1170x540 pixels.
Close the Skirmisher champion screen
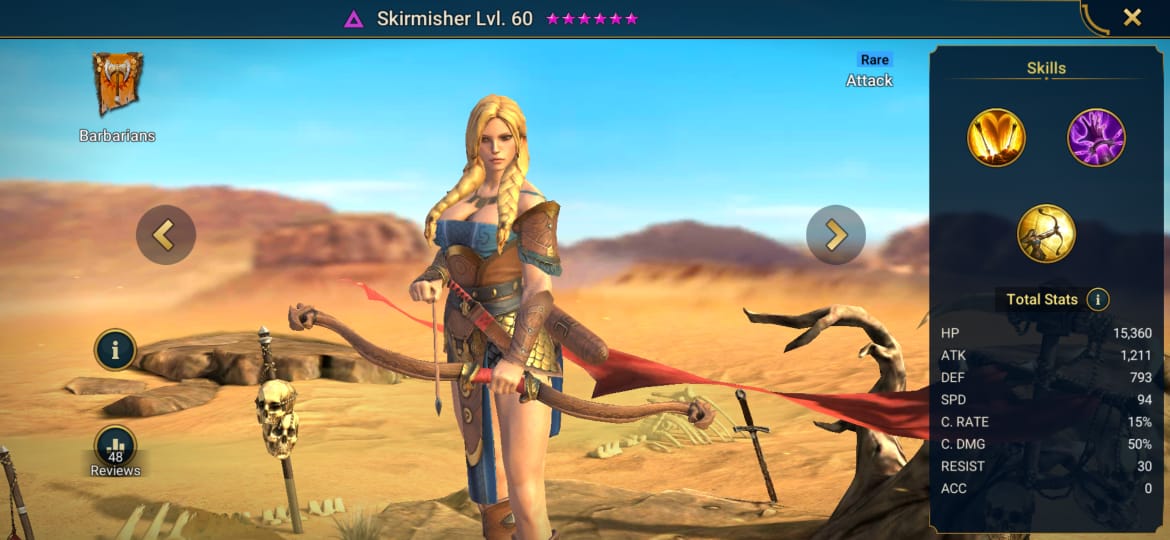tap(1132, 17)
